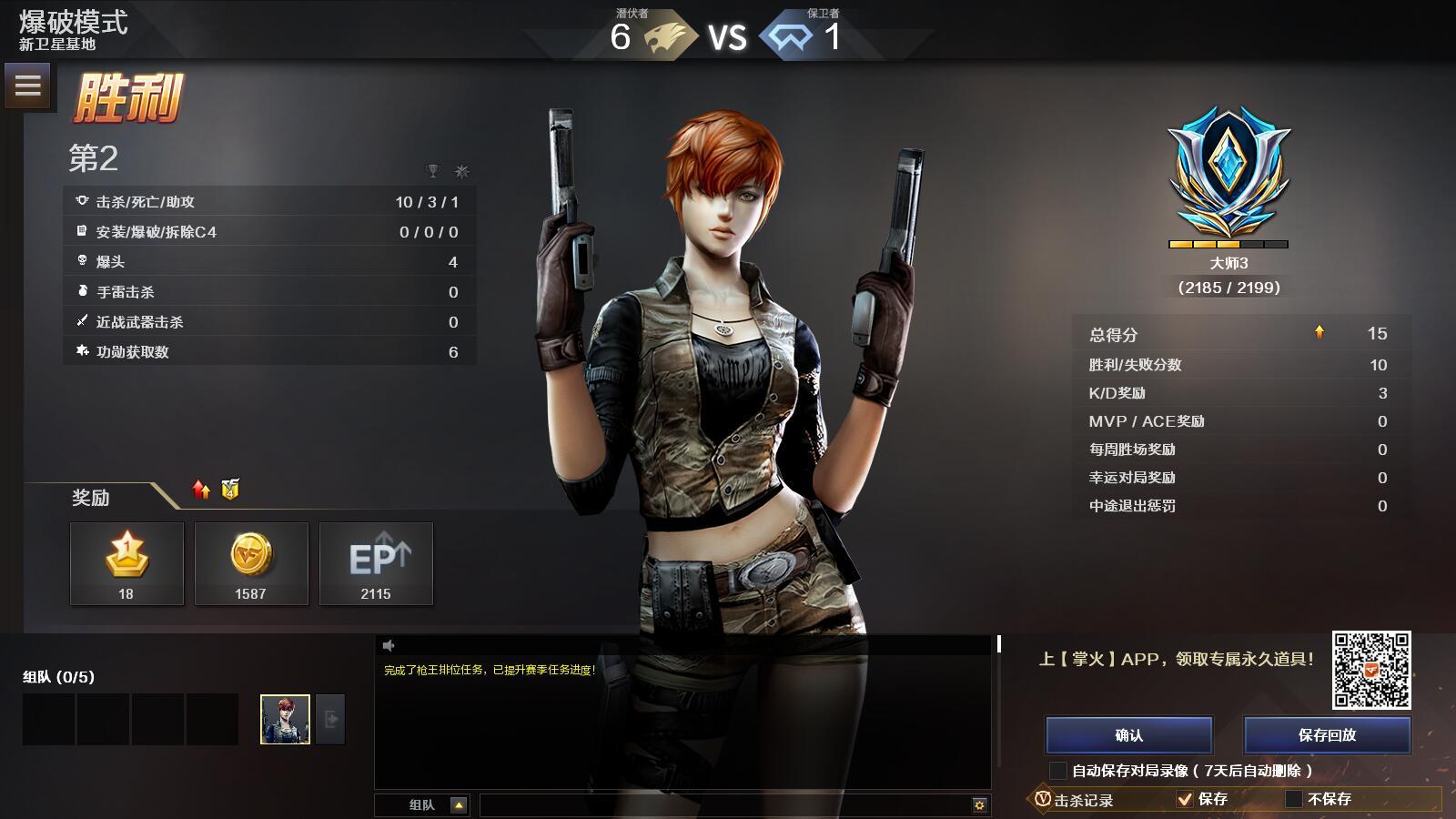This screenshot has width=1456, height=819.
Task: Click the chat message input field
Action: point(723,804)
